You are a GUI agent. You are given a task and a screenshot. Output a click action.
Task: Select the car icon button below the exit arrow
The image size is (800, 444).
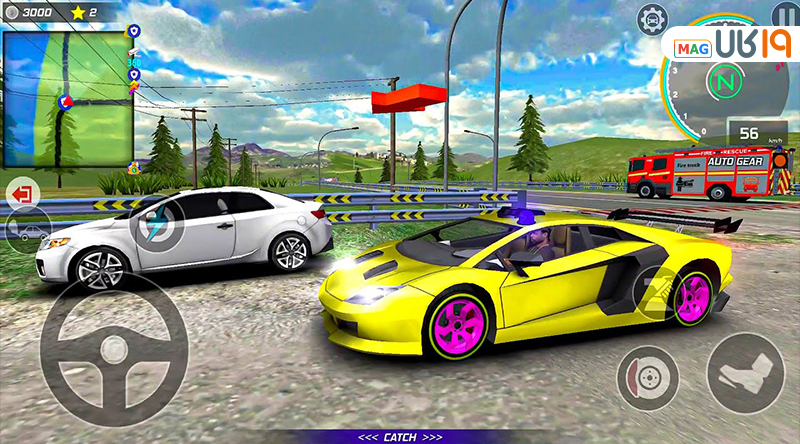pos(28,231)
